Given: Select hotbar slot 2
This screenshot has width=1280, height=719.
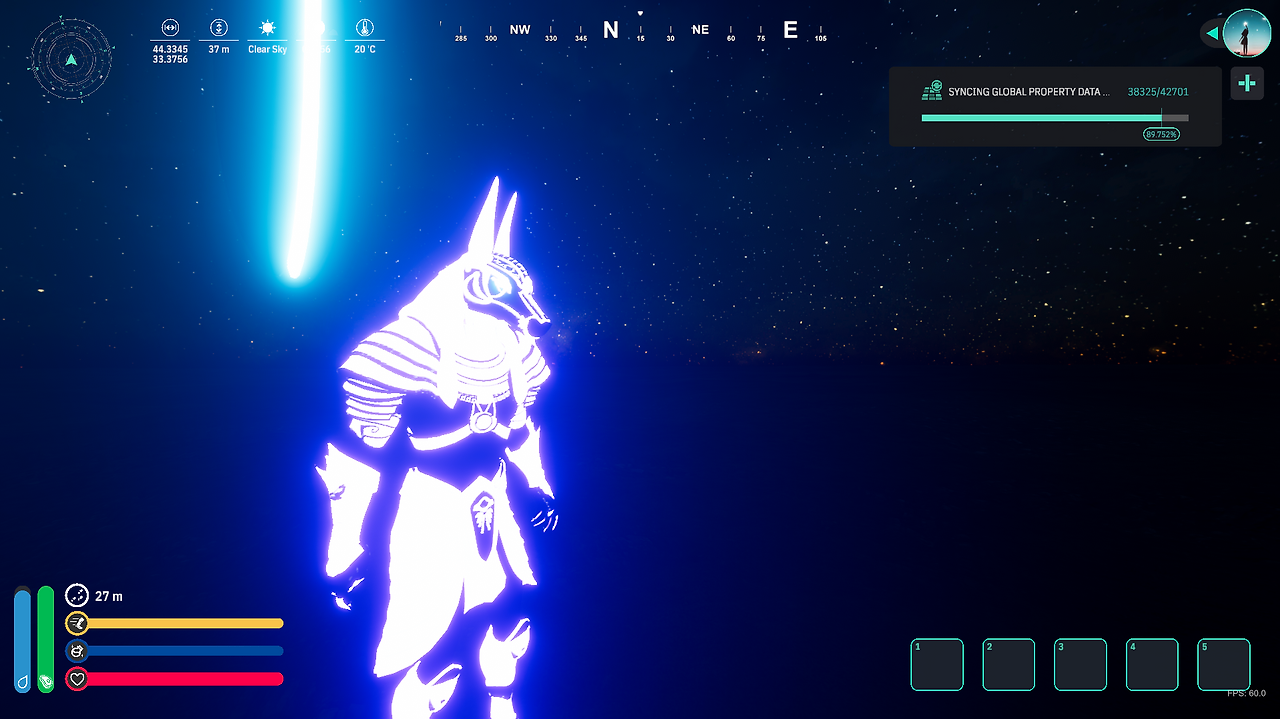Looking at the screenshot, I should [x=1008, y=665].
